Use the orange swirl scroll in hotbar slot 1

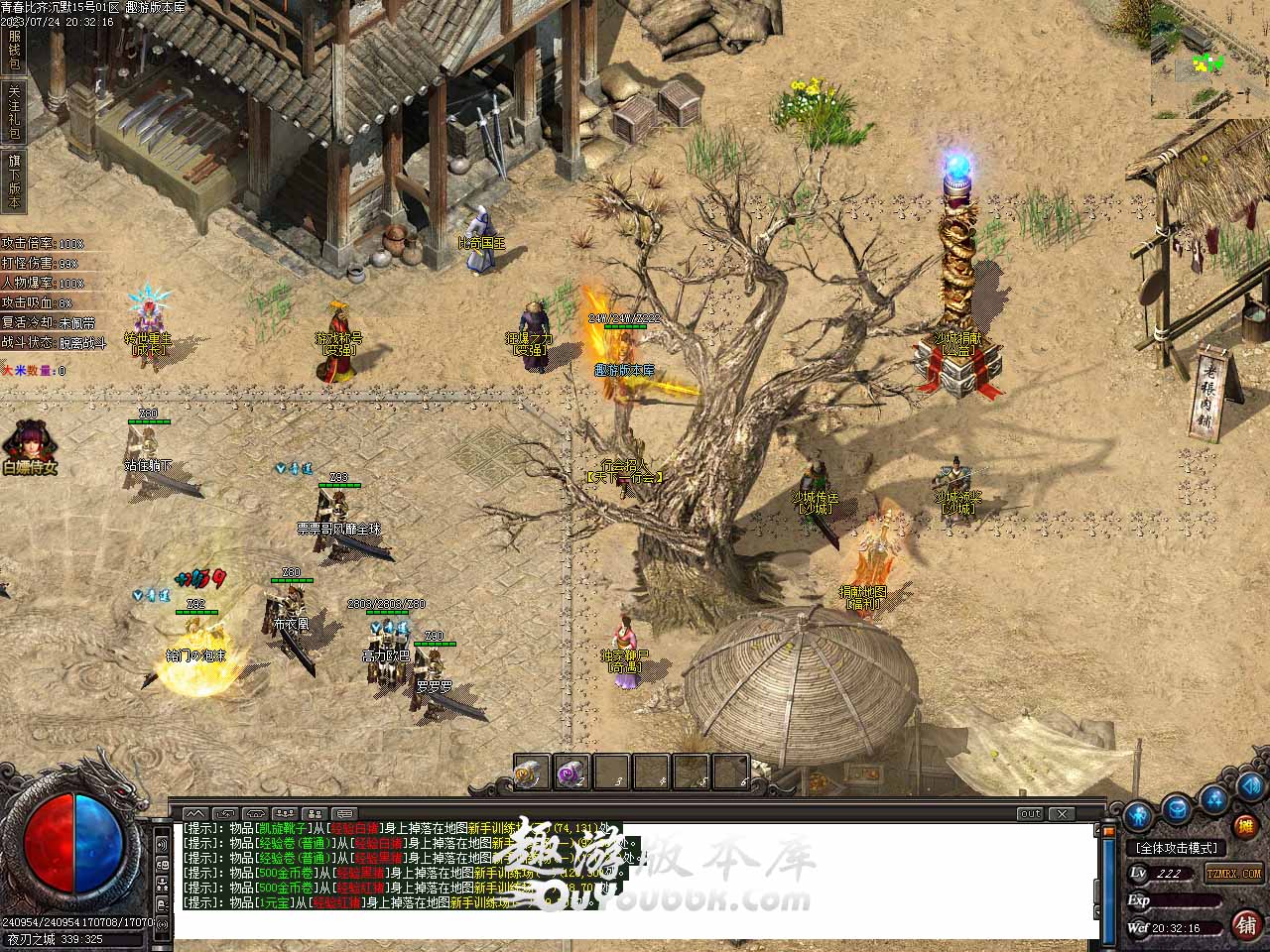pos(531,772)
